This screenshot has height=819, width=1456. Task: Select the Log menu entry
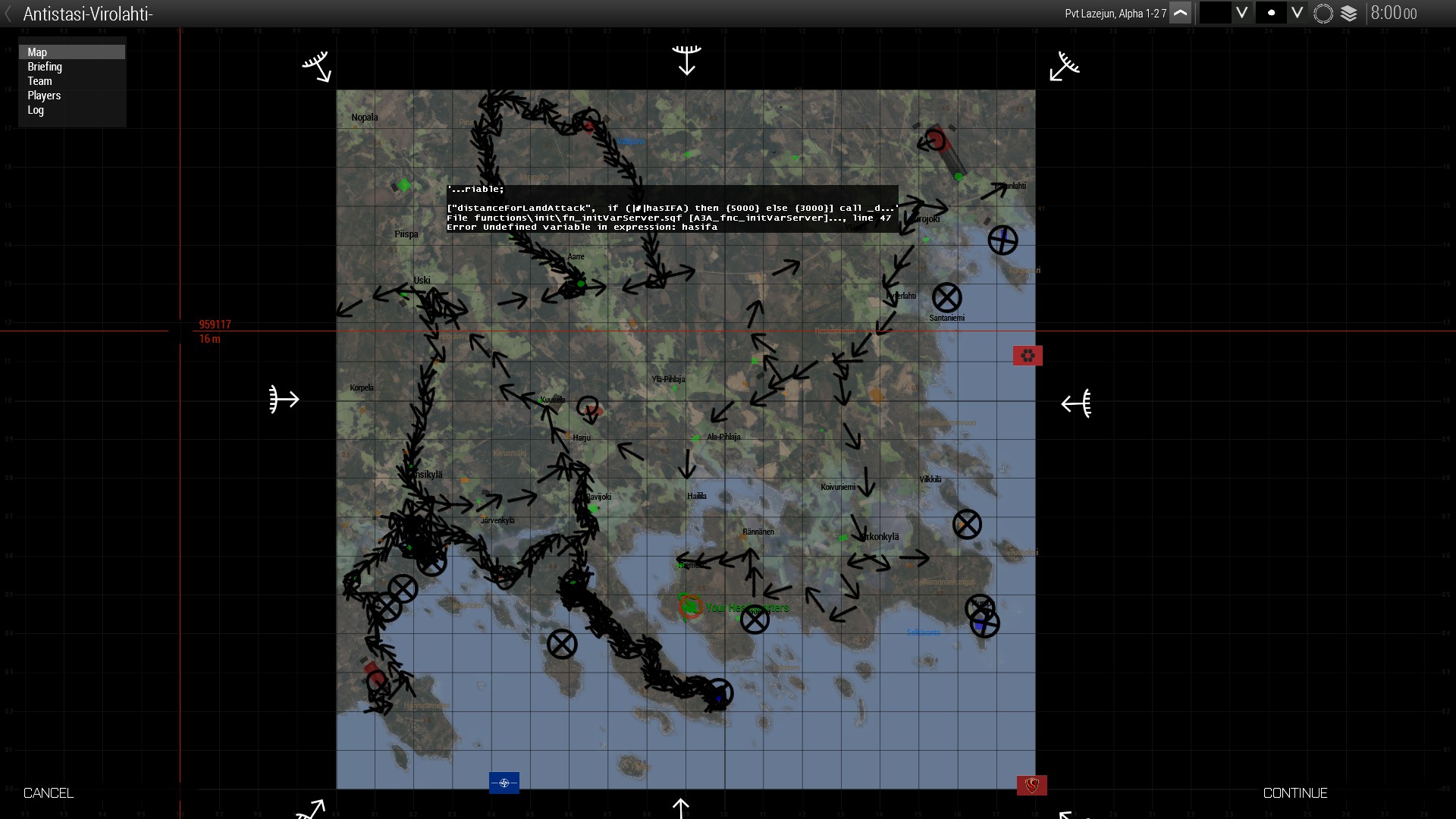click(x=36, y=110)
